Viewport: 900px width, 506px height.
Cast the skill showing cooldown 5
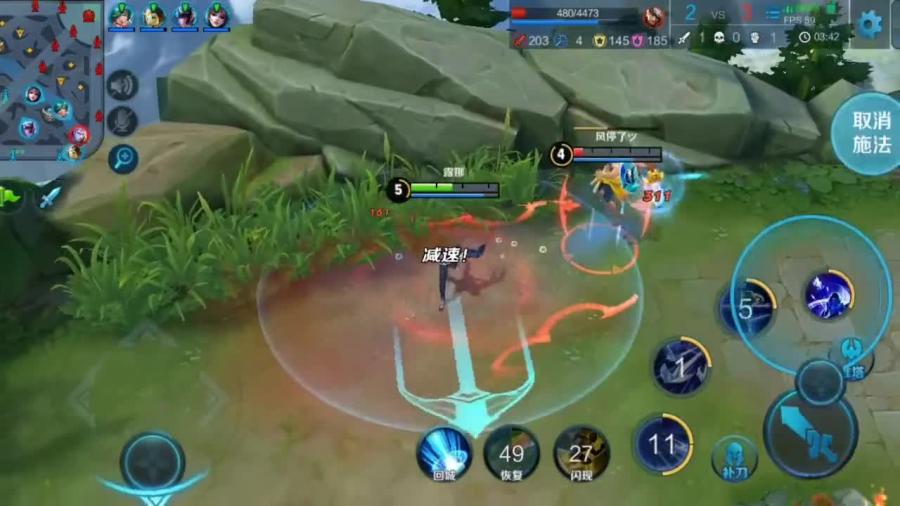[x=747, y=308]
